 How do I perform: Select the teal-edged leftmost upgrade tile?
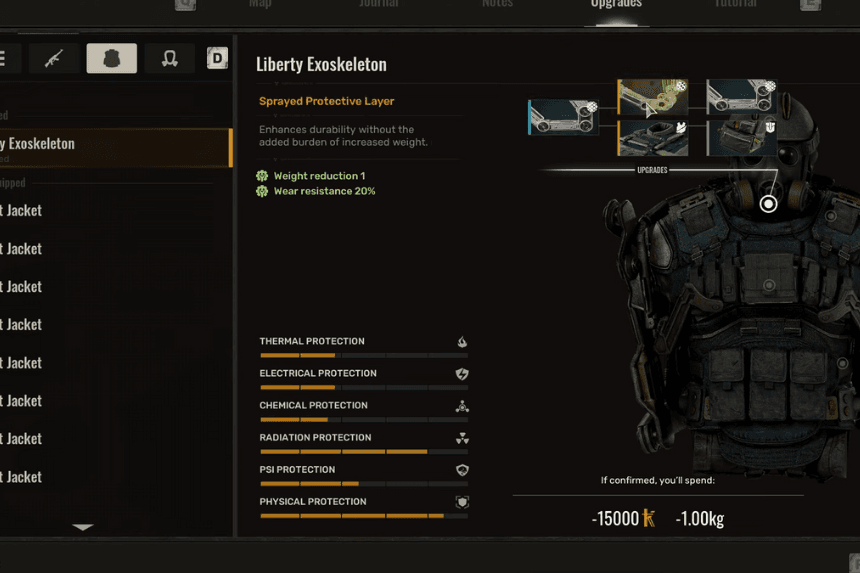563,117
